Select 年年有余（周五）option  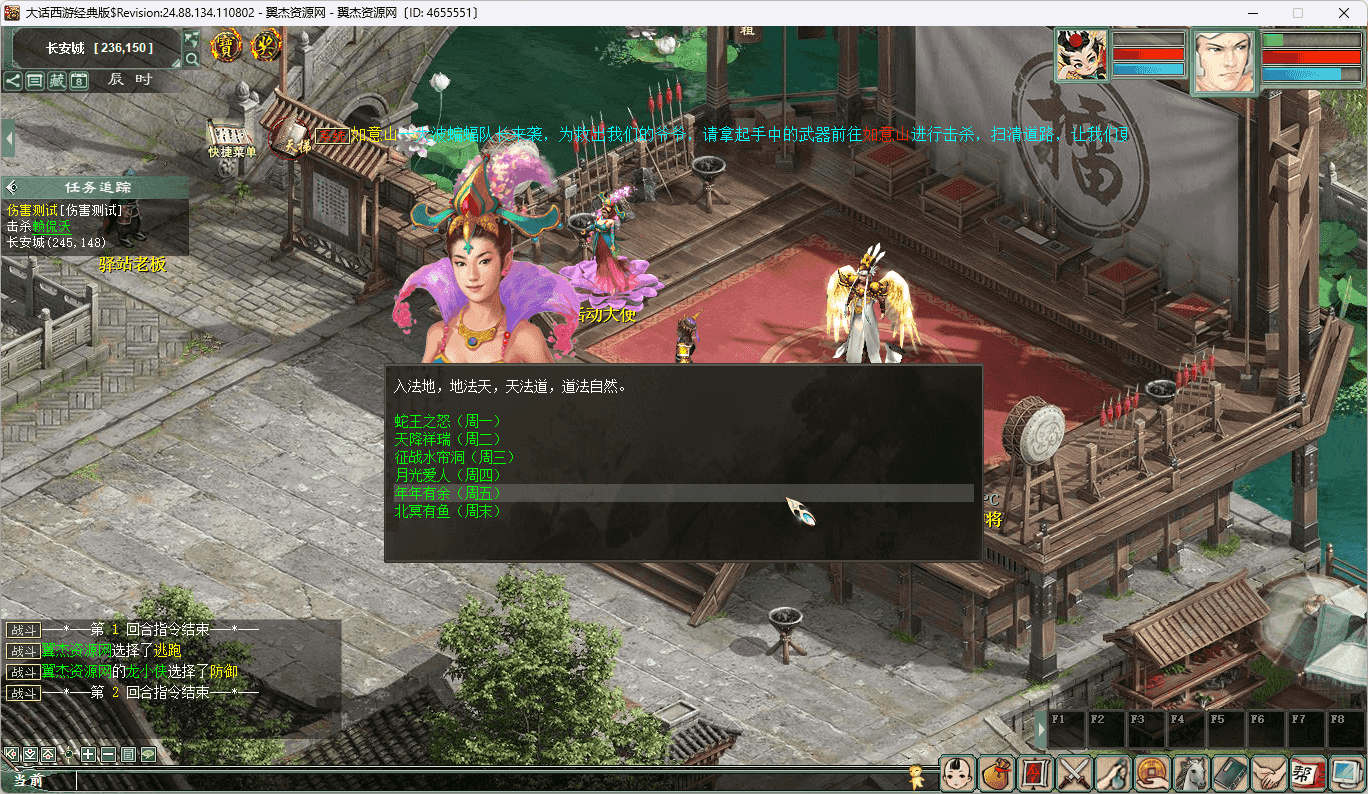(448, 493)
